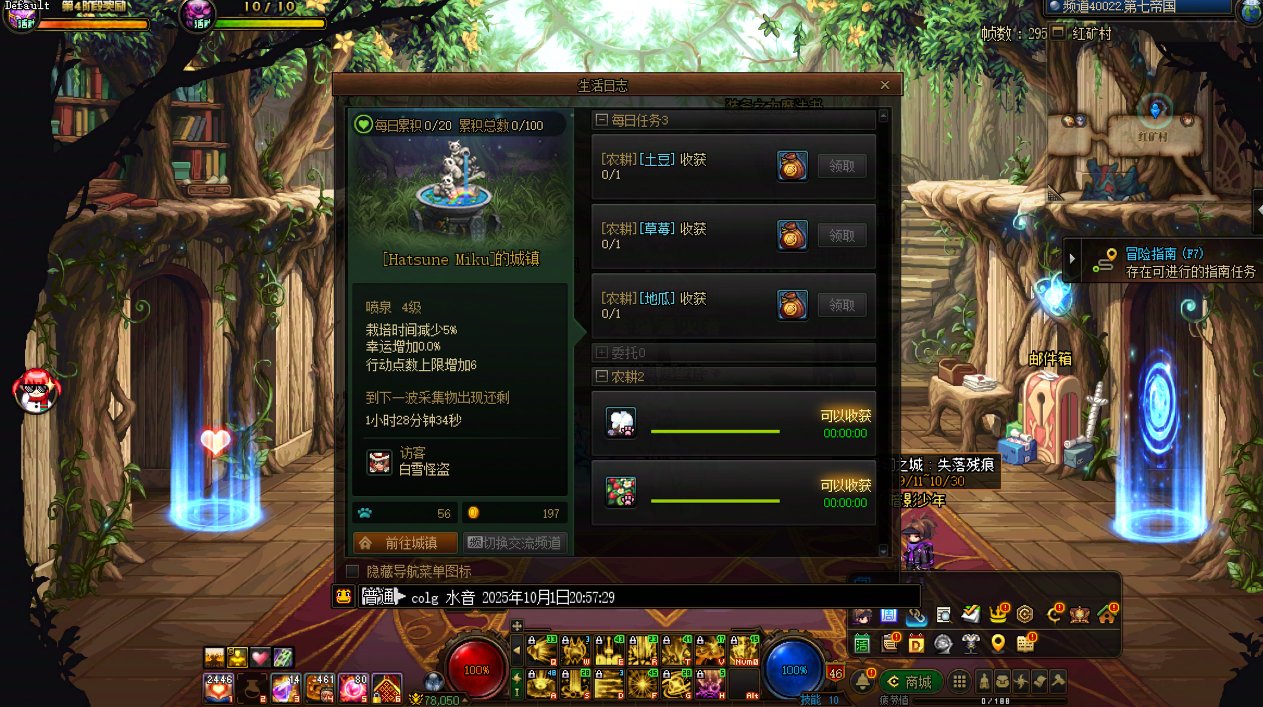This screenshot has height=707, width=1263.
Task: Click the 切换交流频道 button
Action: click(x=515, y=543)
